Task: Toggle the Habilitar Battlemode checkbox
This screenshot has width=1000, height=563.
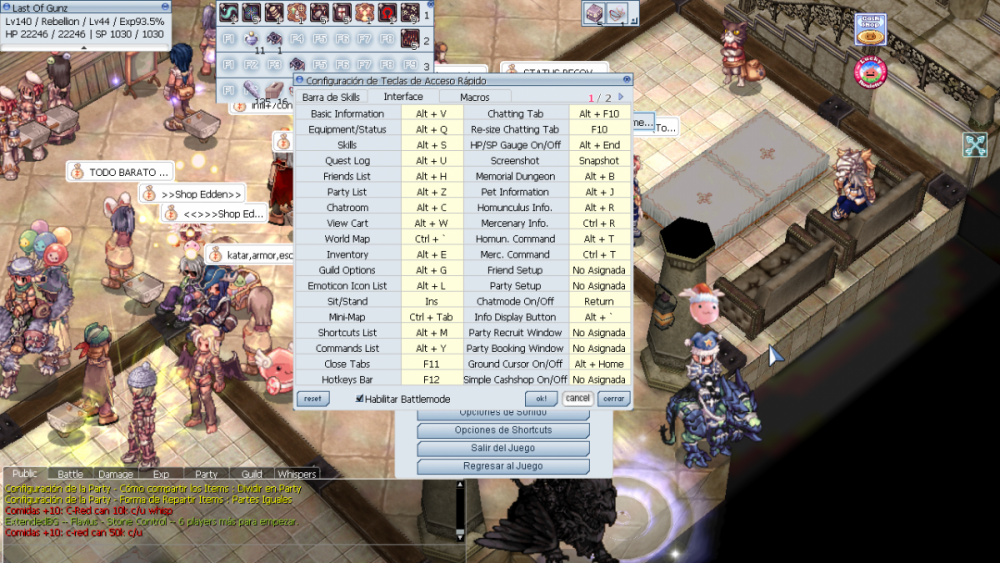Action: 360,398
